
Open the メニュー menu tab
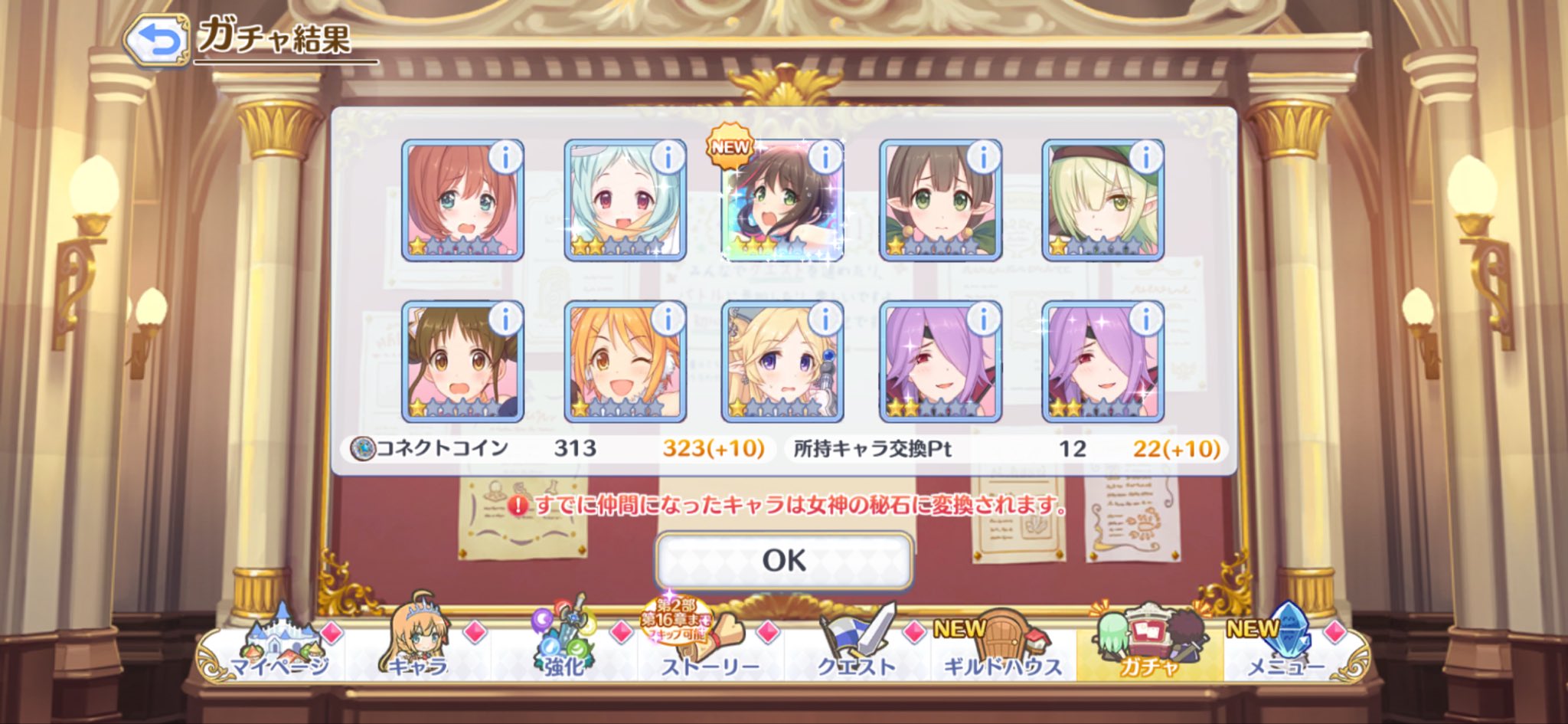click(x=1286, y=651)
